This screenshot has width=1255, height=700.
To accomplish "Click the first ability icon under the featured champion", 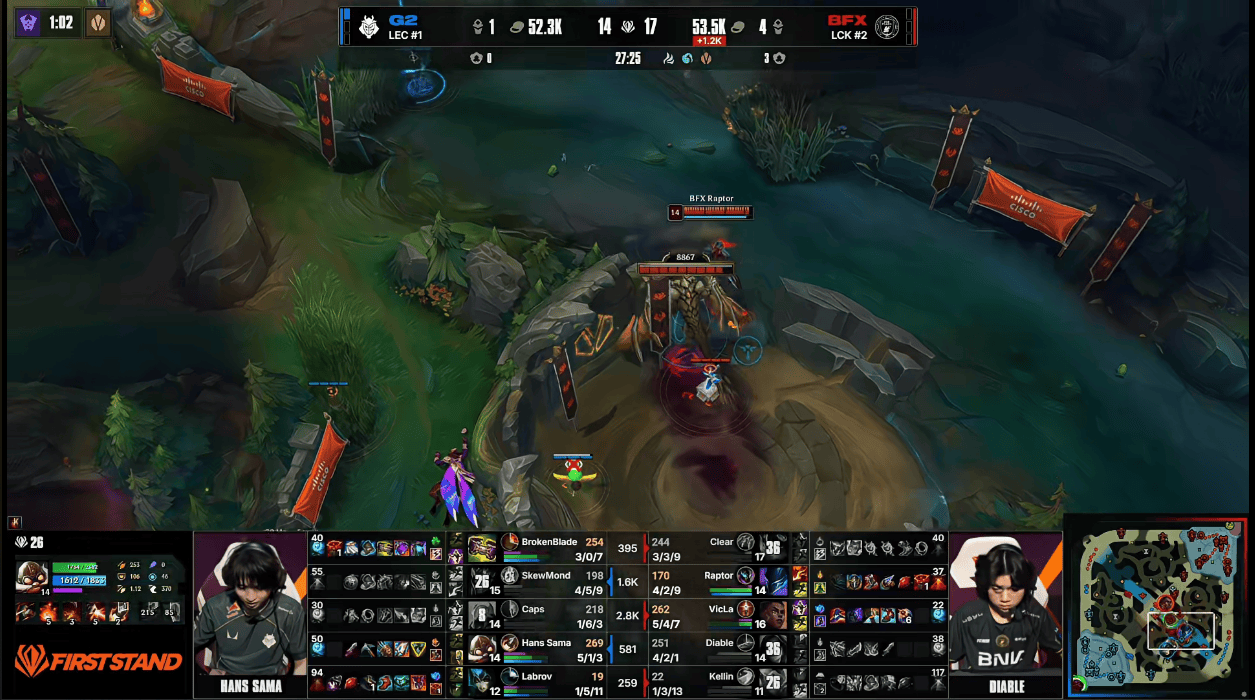I will [x=49, y=611].
